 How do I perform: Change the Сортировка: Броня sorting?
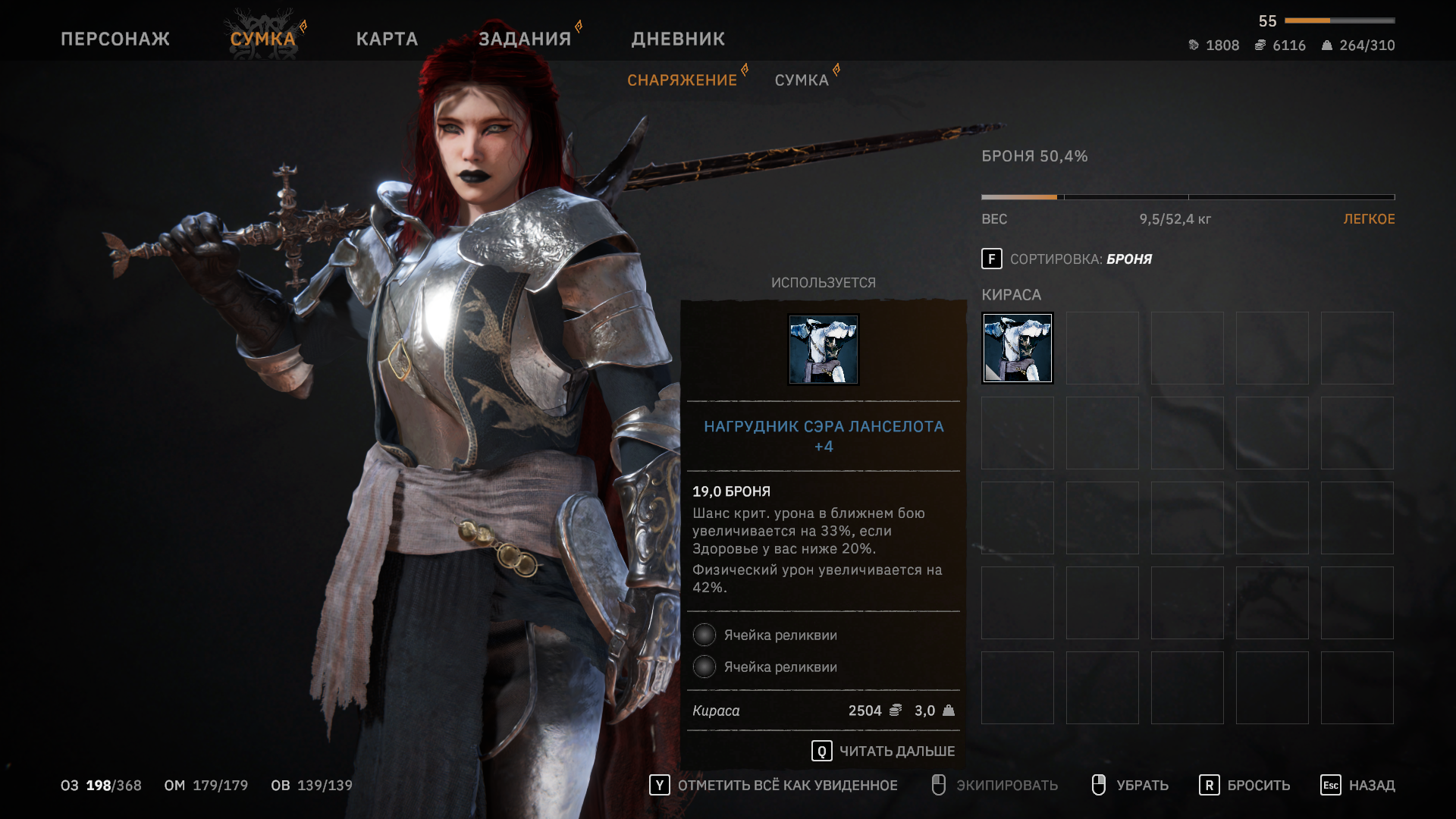tap(1066, 259)
